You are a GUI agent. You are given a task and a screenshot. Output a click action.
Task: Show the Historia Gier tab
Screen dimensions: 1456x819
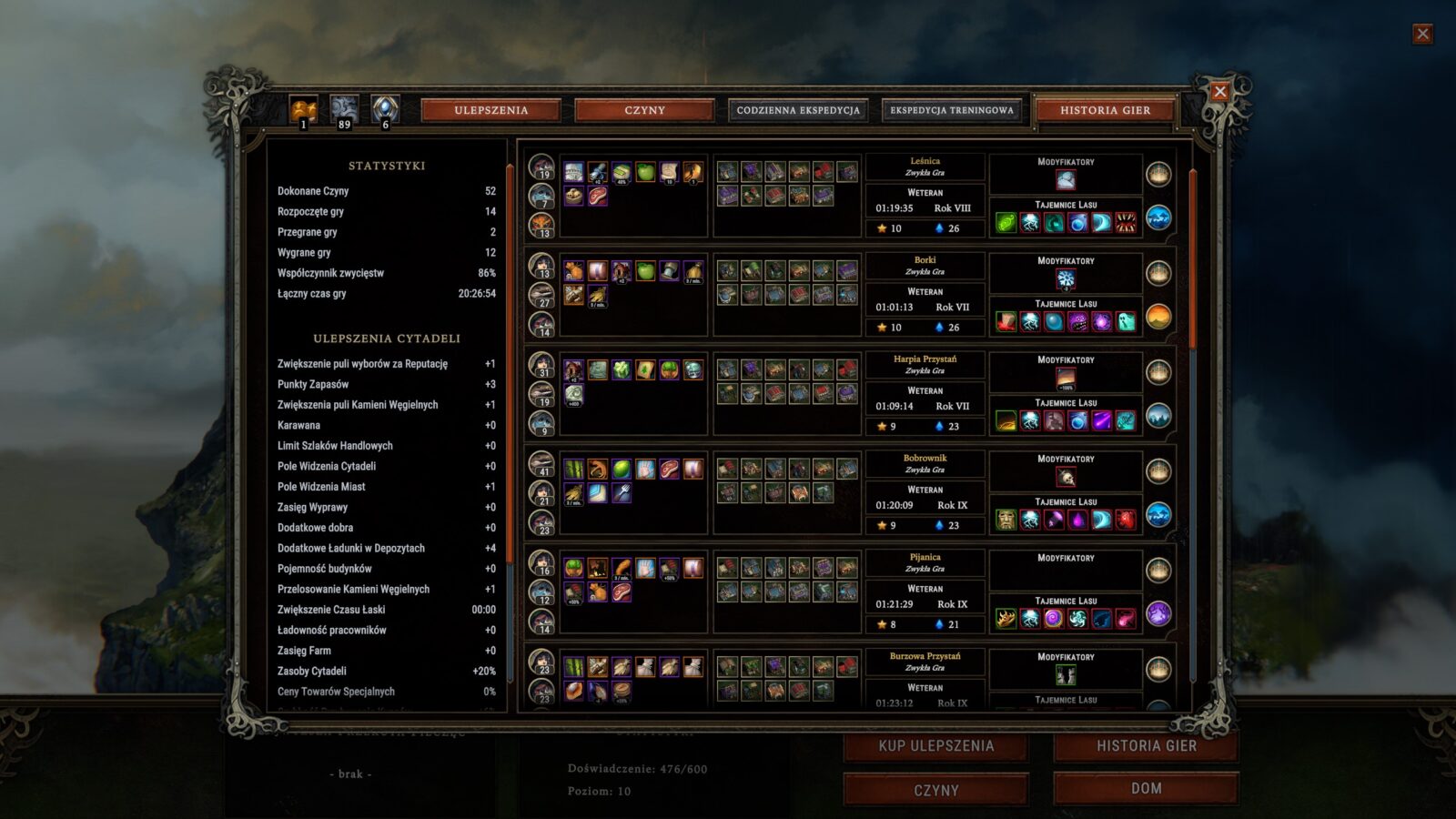click(1105, 110)
